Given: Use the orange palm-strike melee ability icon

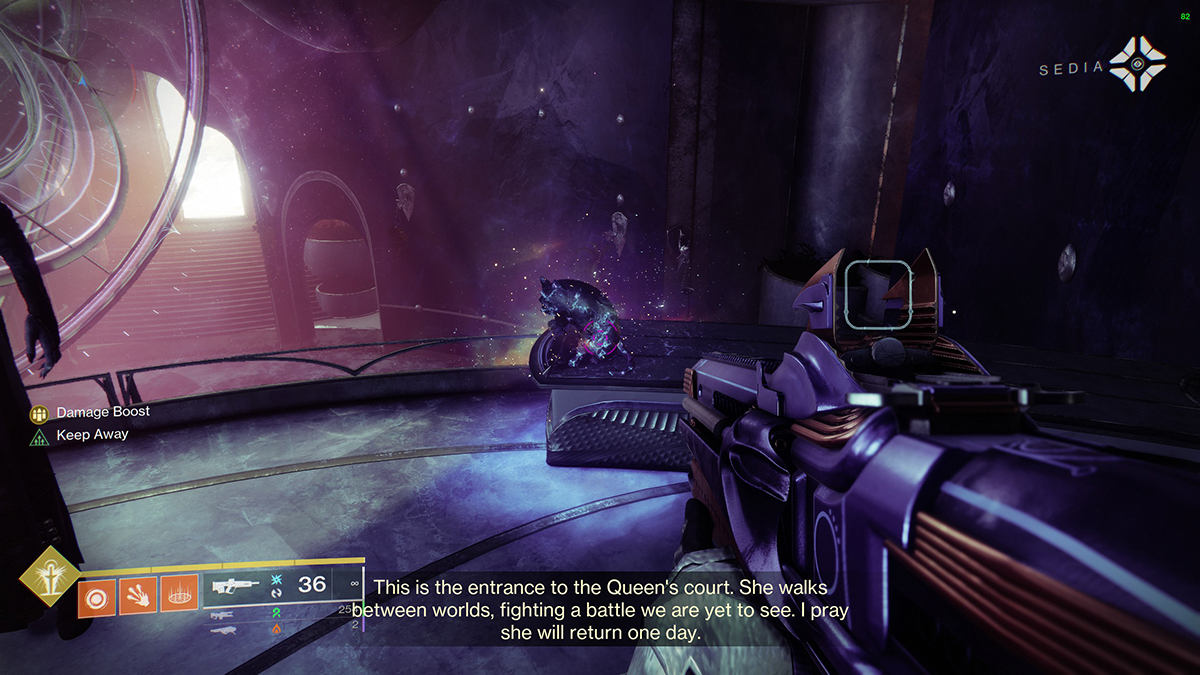Looking at the screenshot, I should tap(139, 597).
